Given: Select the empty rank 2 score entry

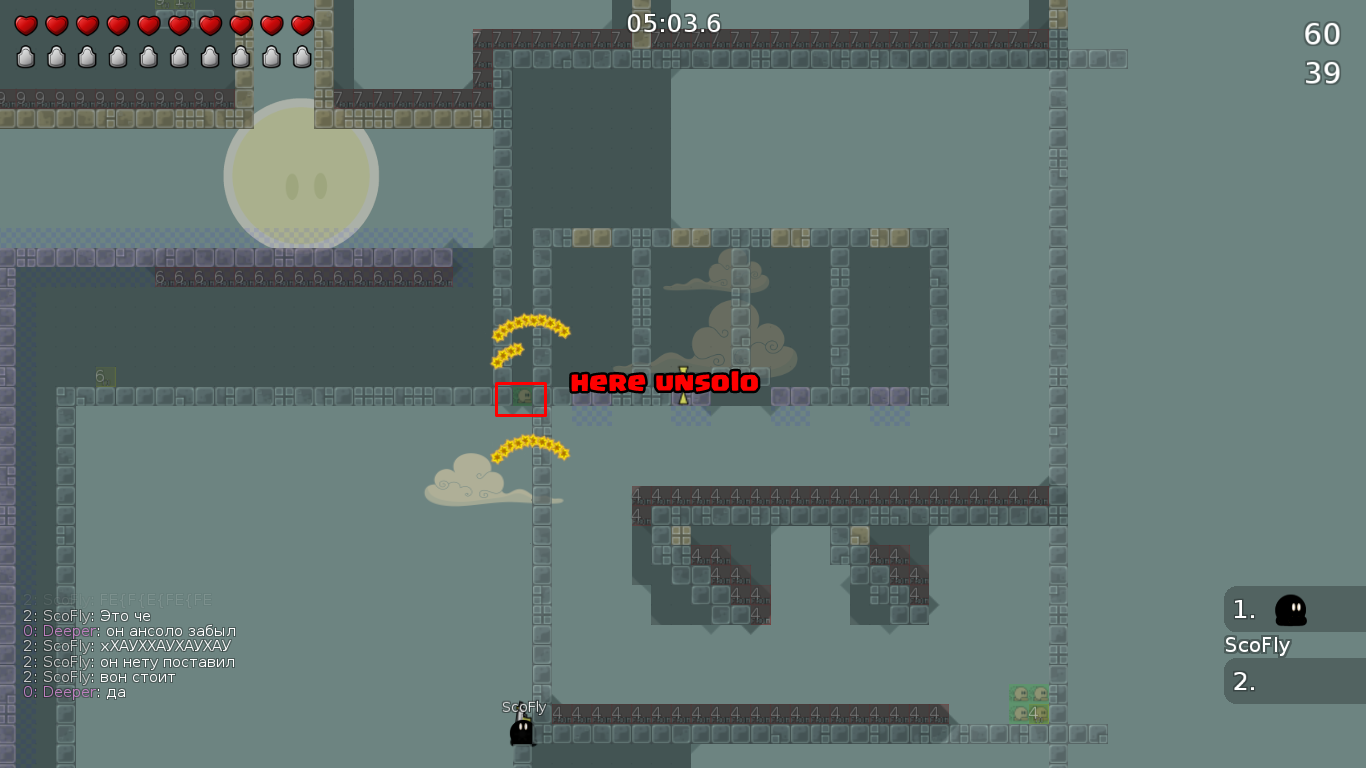Looking at the screenshot, I should pyautogui.click(x=1293, y=681).
